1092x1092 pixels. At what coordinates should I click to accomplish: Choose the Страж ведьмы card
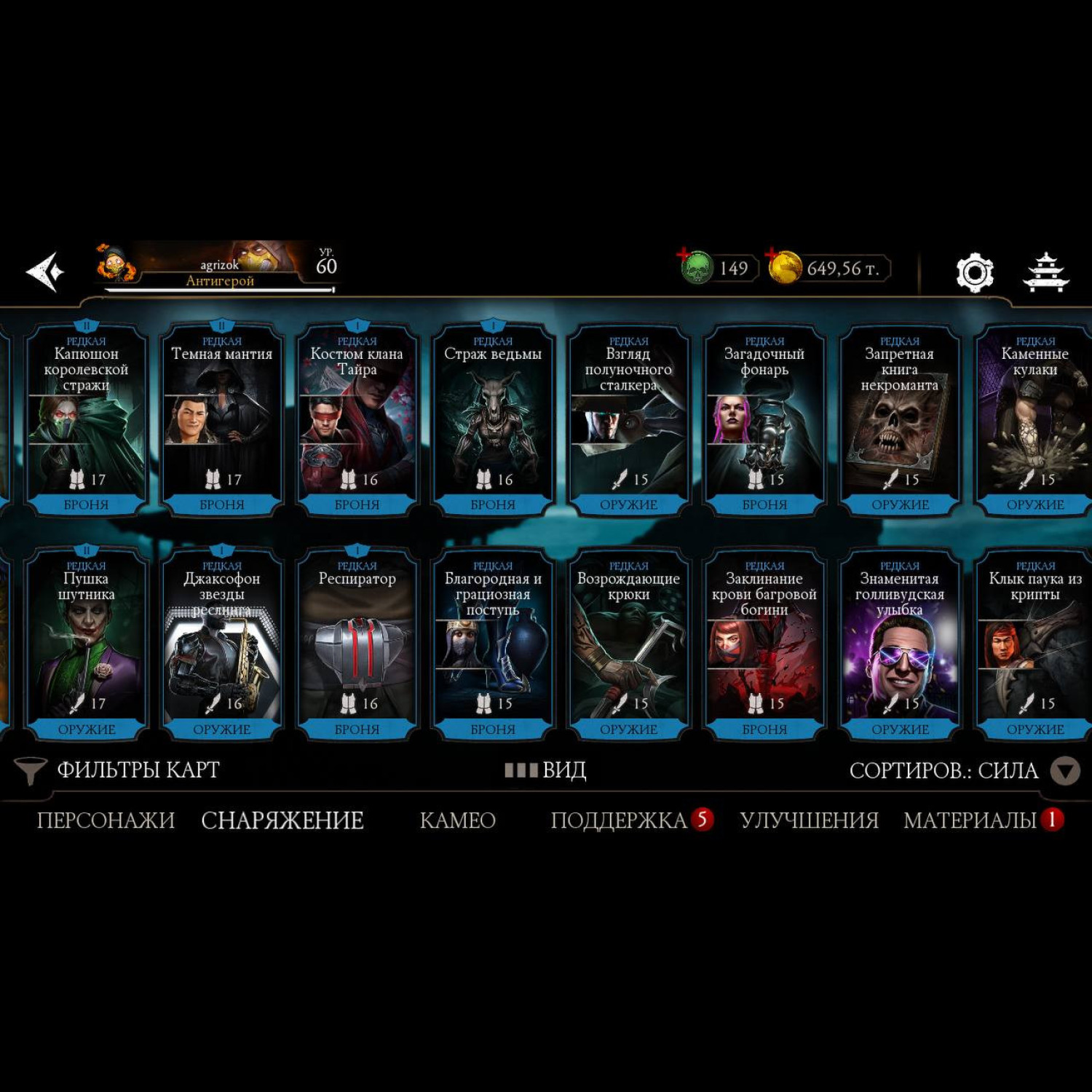(493, 420)
